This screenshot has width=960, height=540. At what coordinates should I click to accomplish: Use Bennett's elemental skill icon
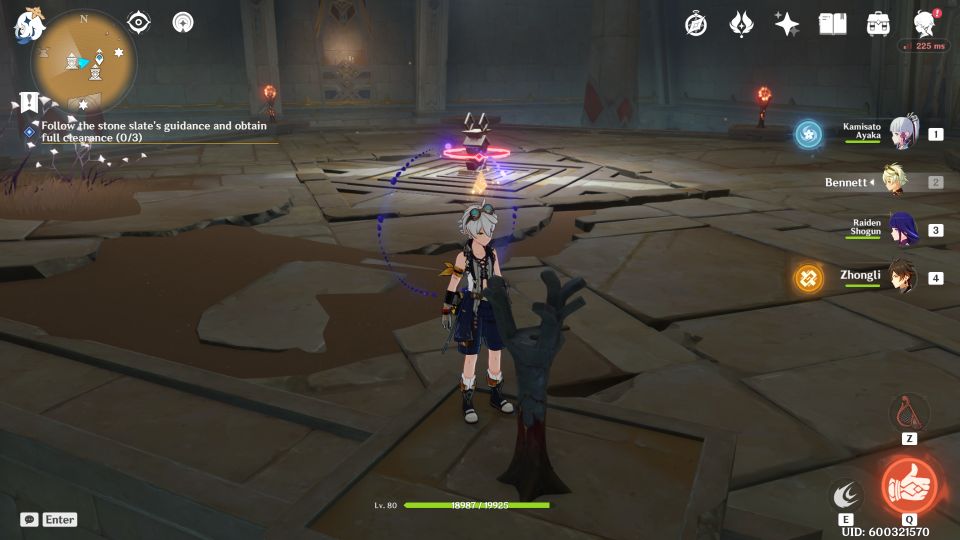pos(846,494)
